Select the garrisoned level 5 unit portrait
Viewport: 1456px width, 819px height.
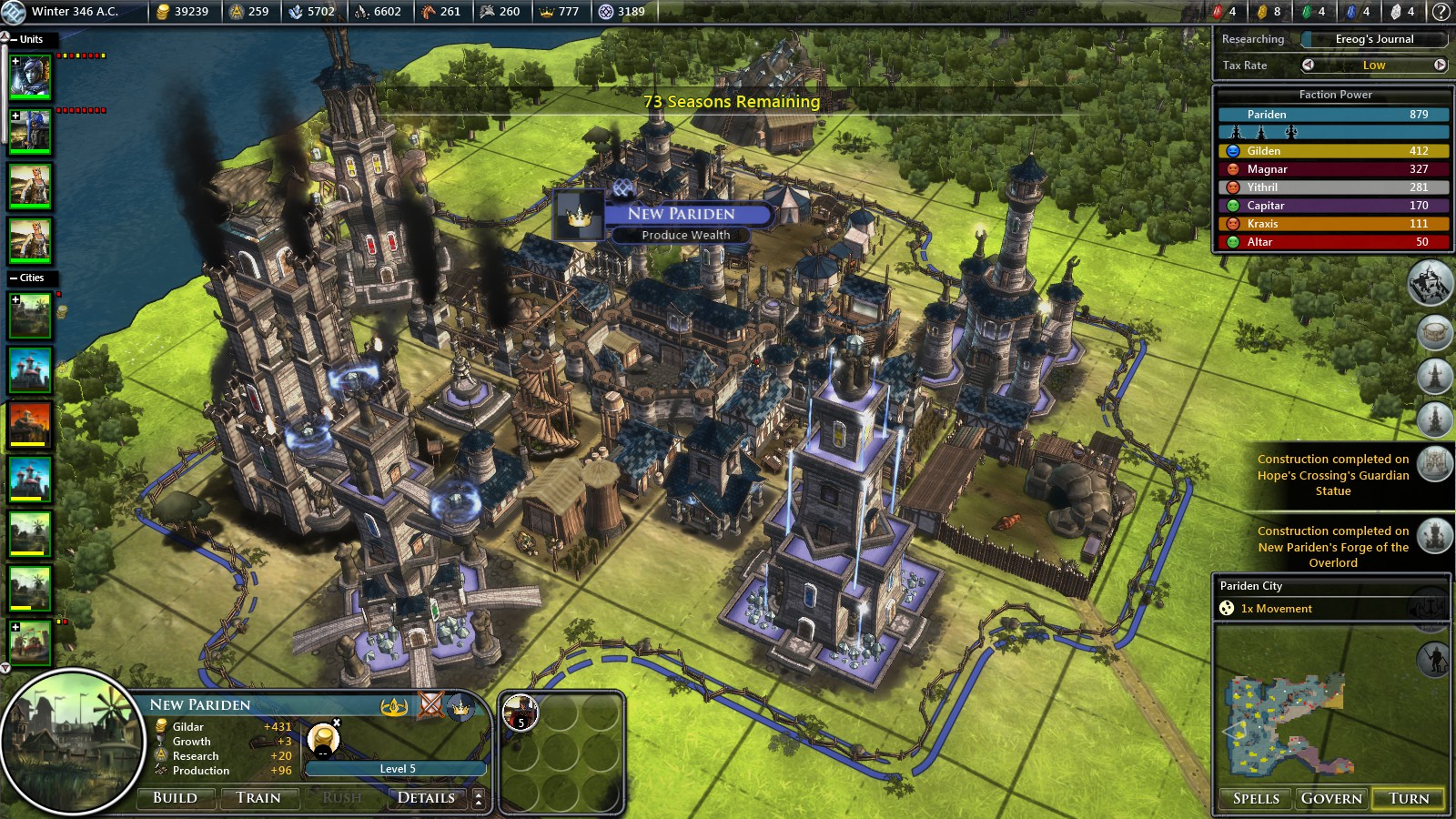(x=521, y=713)
